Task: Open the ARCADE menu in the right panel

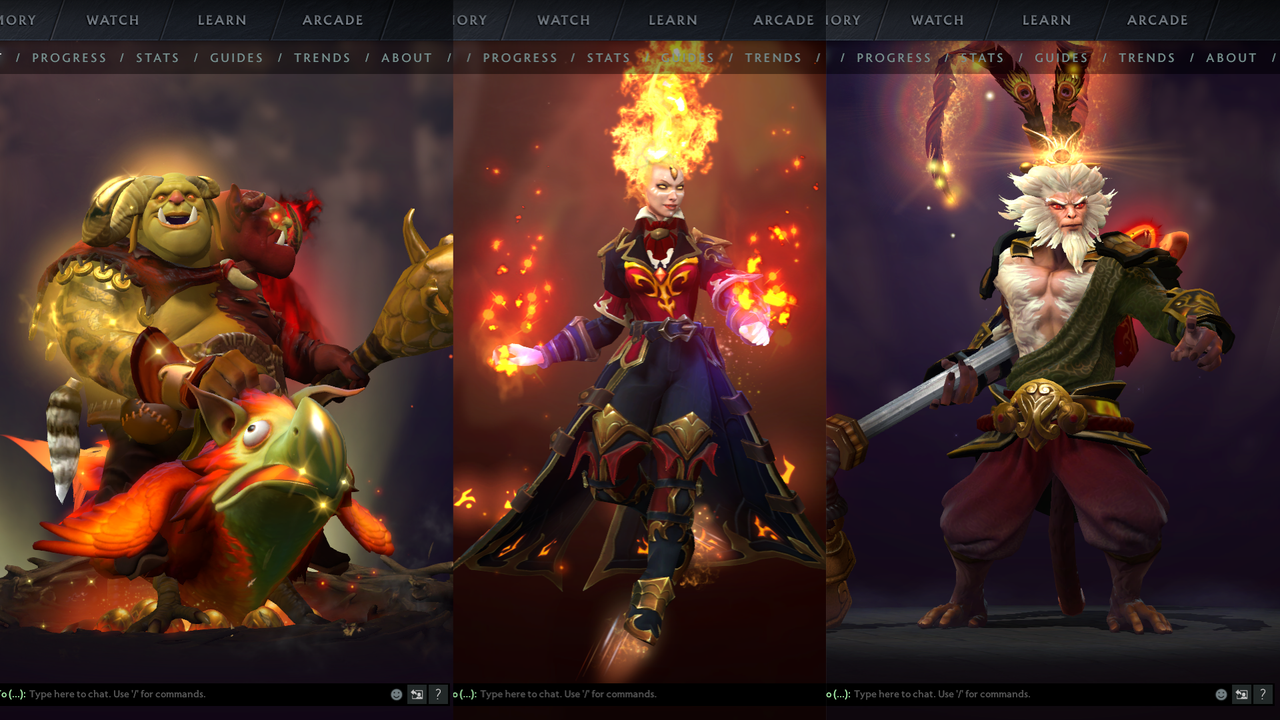Action: click(1157, 20)
